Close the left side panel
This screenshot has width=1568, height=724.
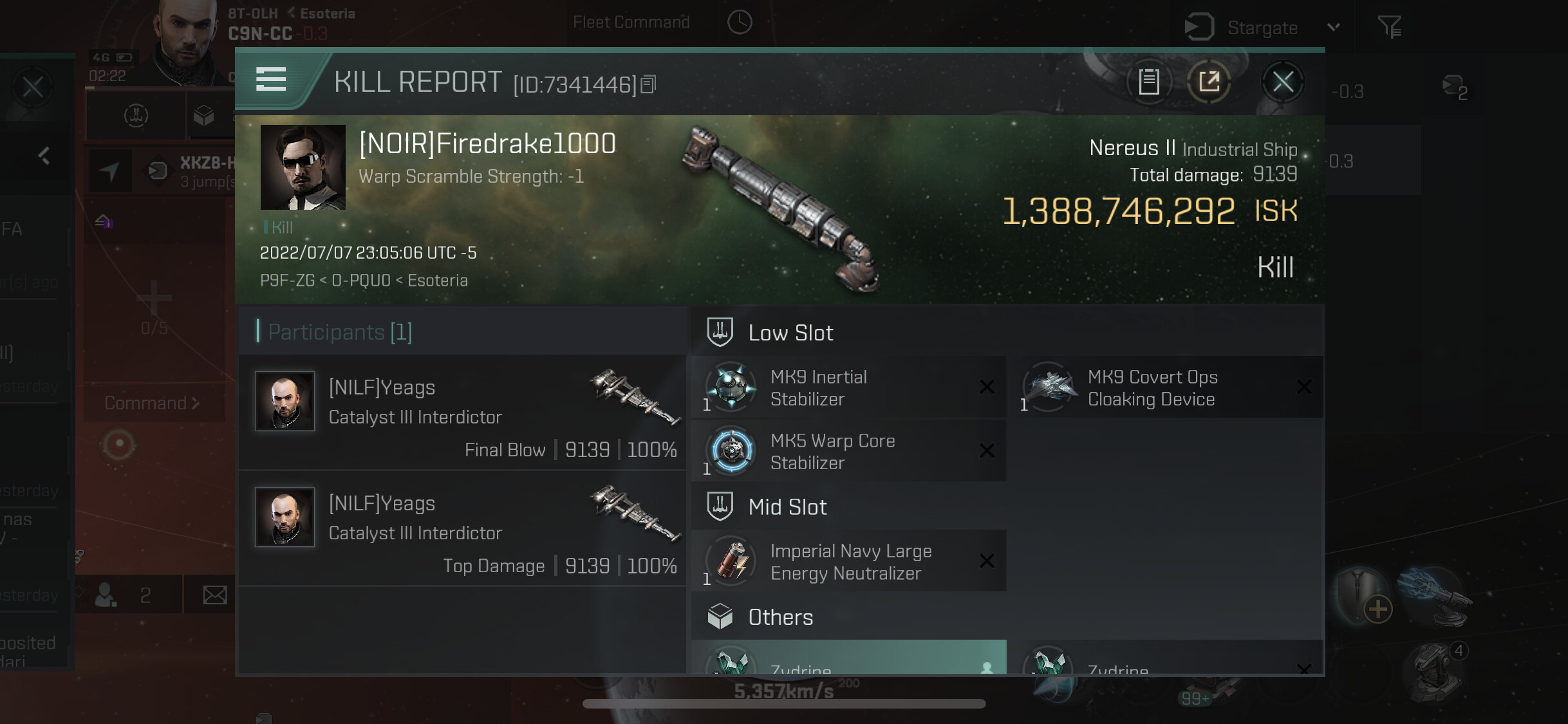pyautogui.click(x=32, y=87)
